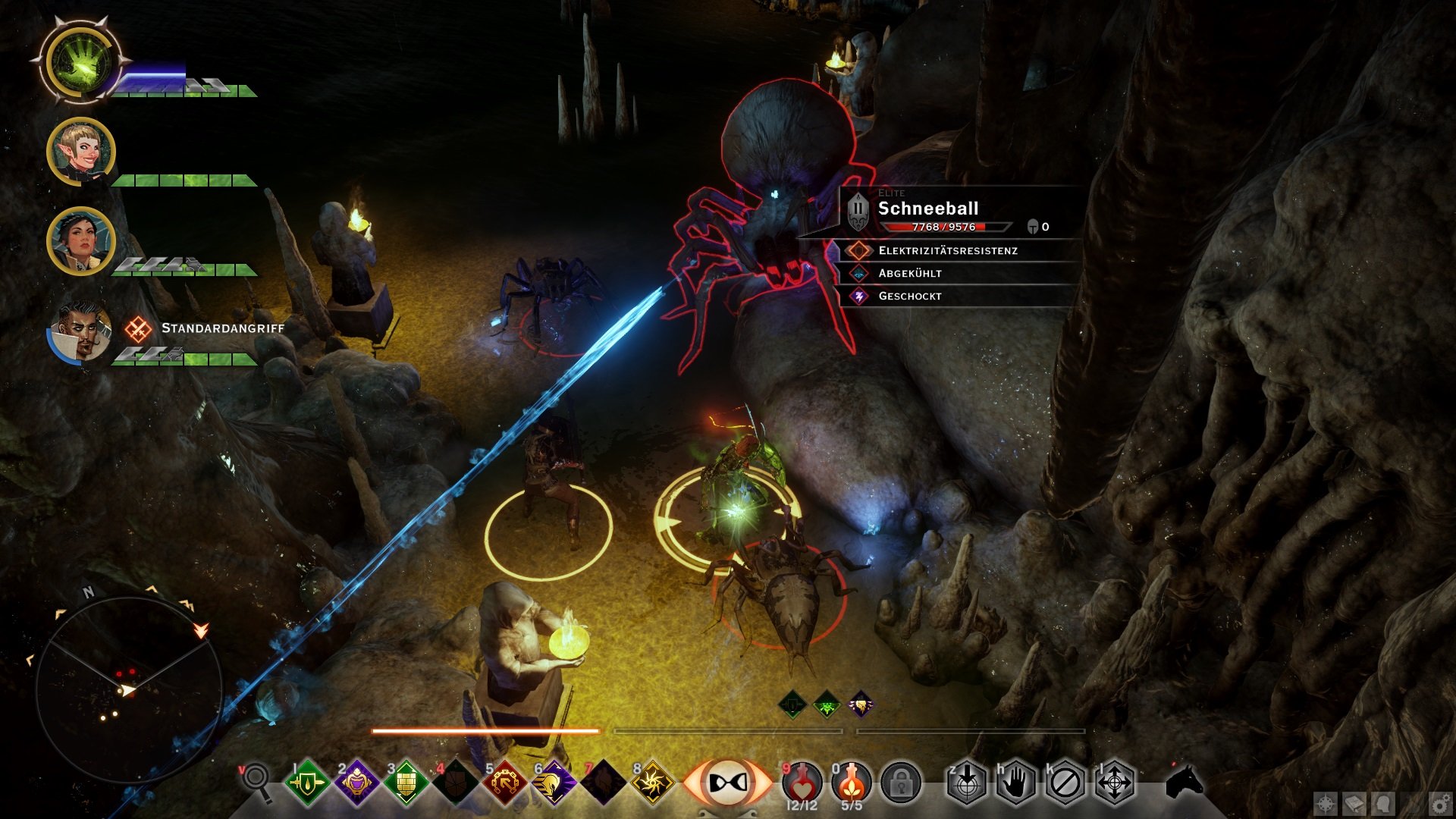
Task: Use the sword-and-shield ability in slot 1
Action: click(306, 783)
